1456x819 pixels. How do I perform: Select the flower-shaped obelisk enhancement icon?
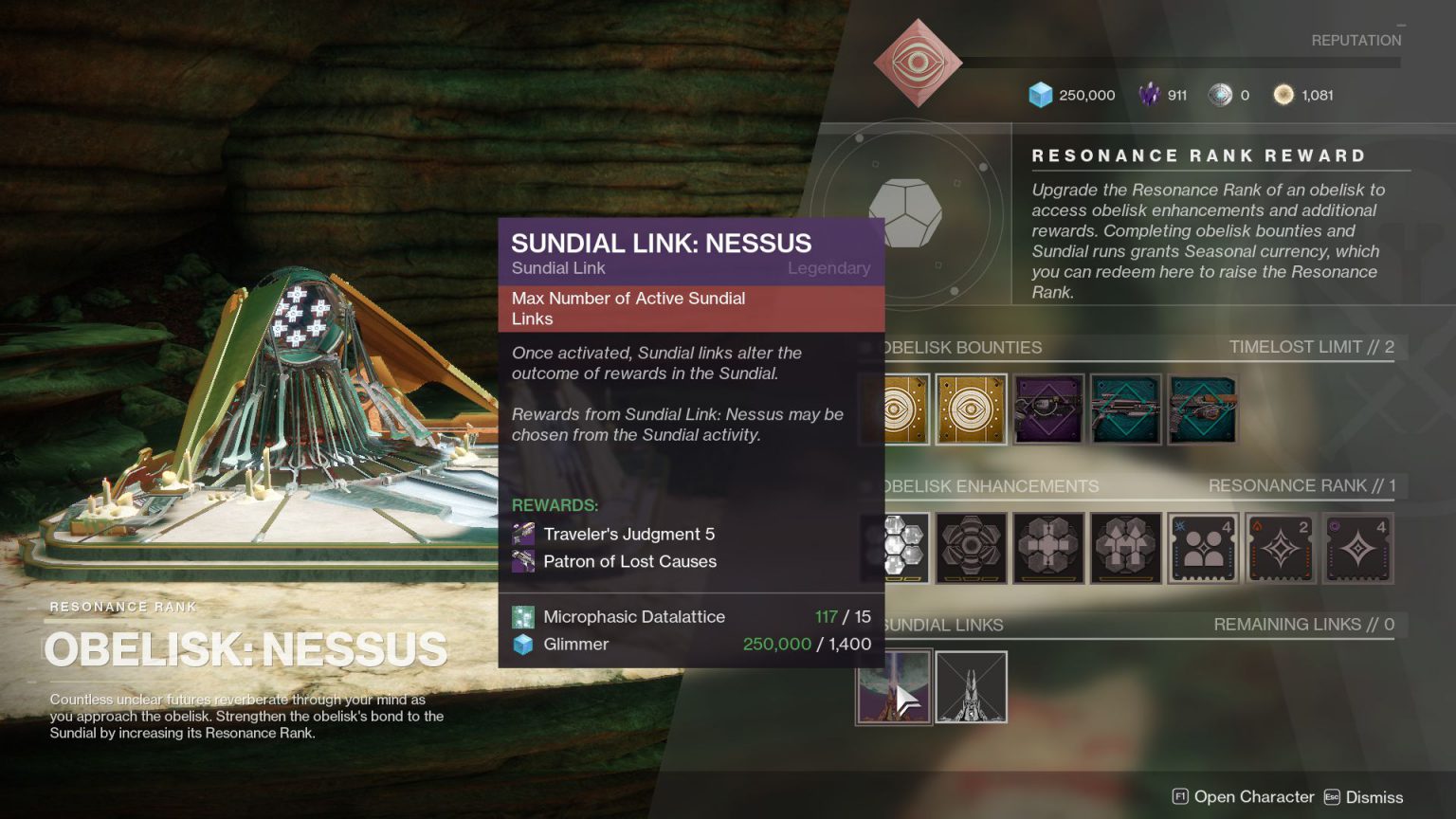tap(972, 549)
